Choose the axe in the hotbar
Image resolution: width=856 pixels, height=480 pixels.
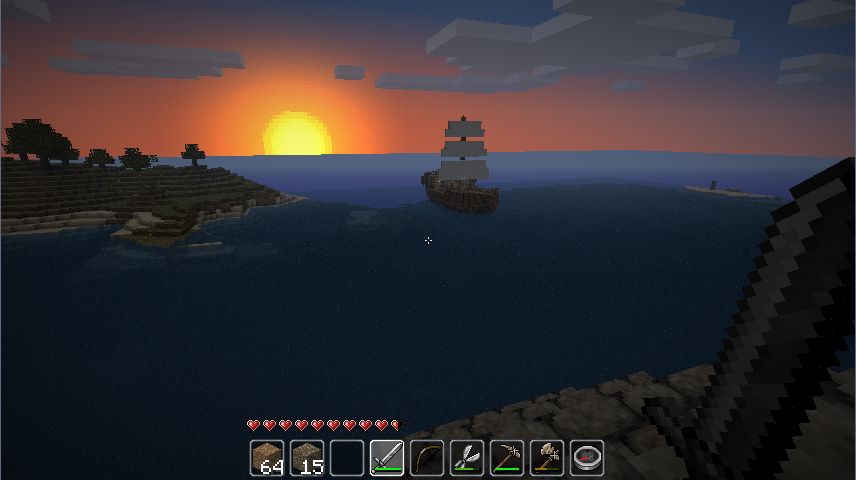[547, 458]
